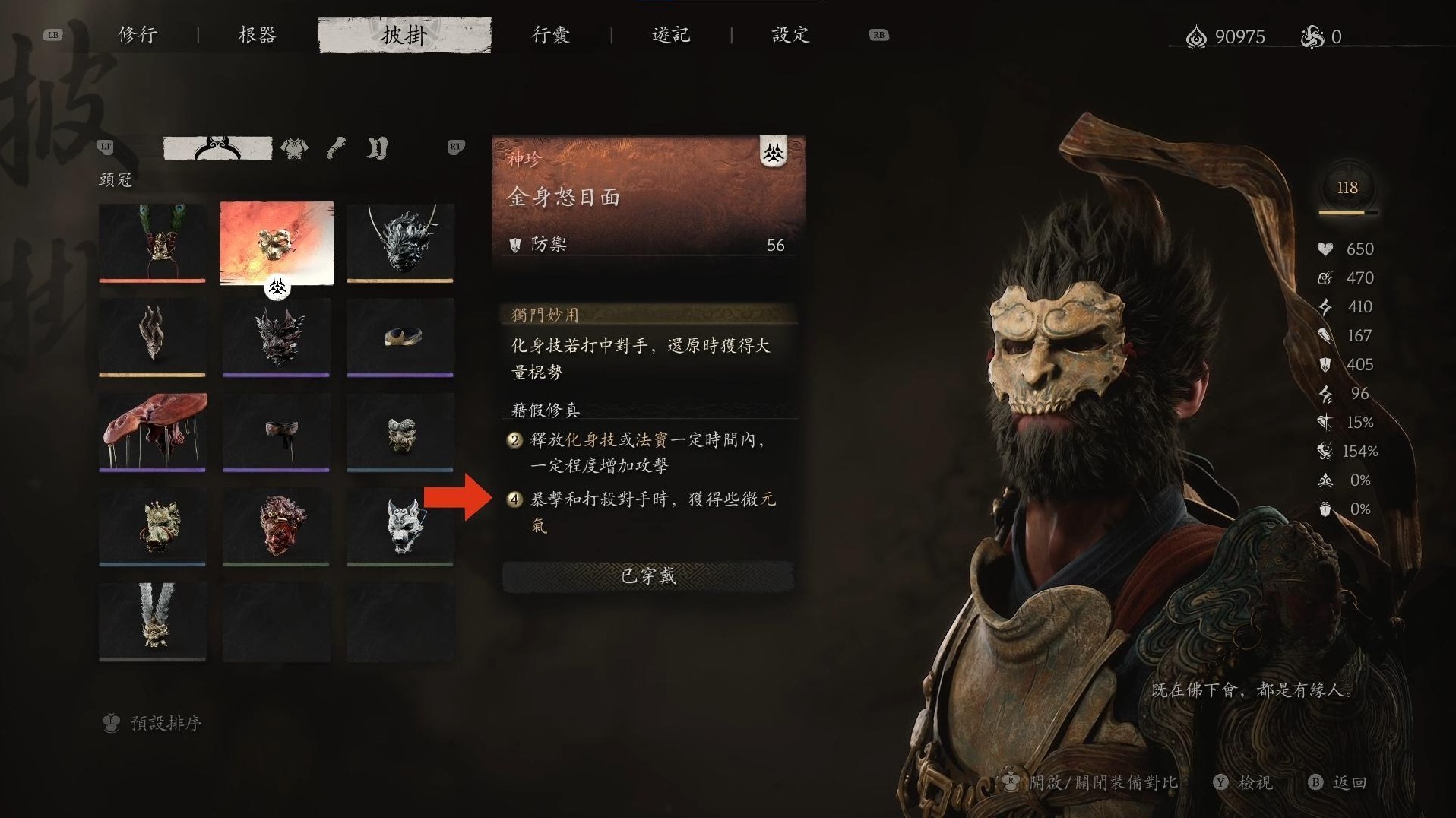Select the highlighted golden mask slot

pyautogui.click(x=277, y=242)
